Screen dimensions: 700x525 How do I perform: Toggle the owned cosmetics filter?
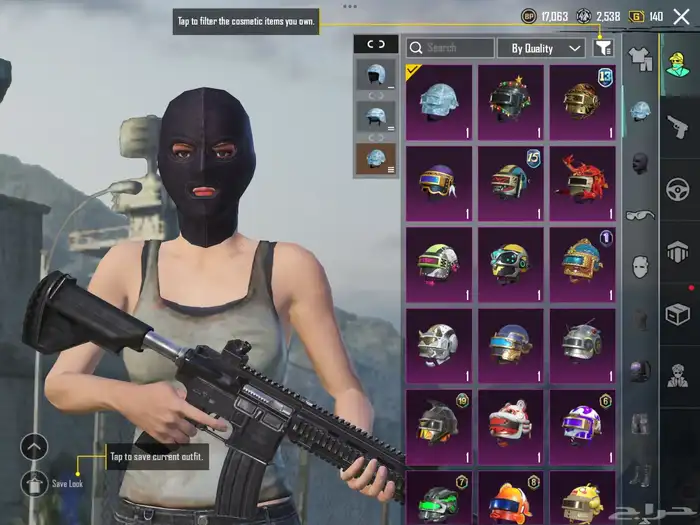(x=603, y=47)
